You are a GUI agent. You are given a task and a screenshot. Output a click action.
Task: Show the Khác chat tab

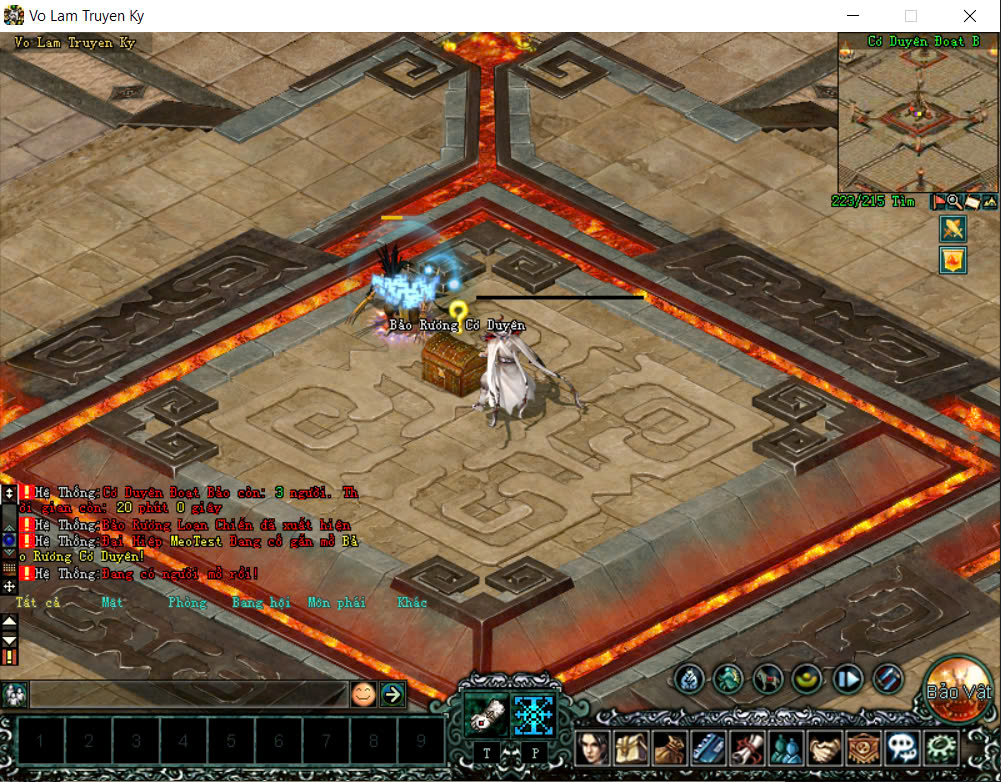412,602
